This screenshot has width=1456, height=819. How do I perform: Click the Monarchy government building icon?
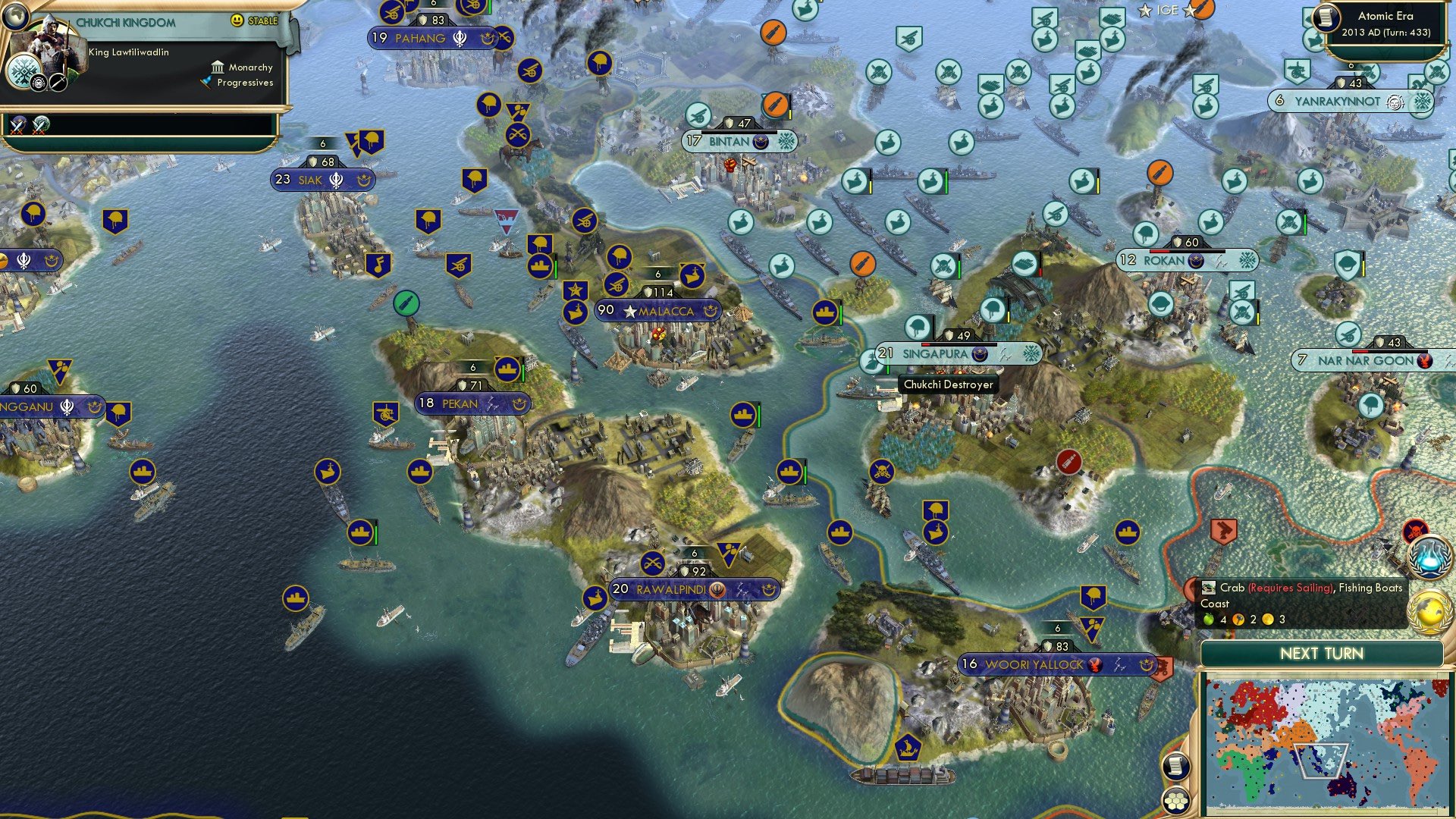(218, 67)
